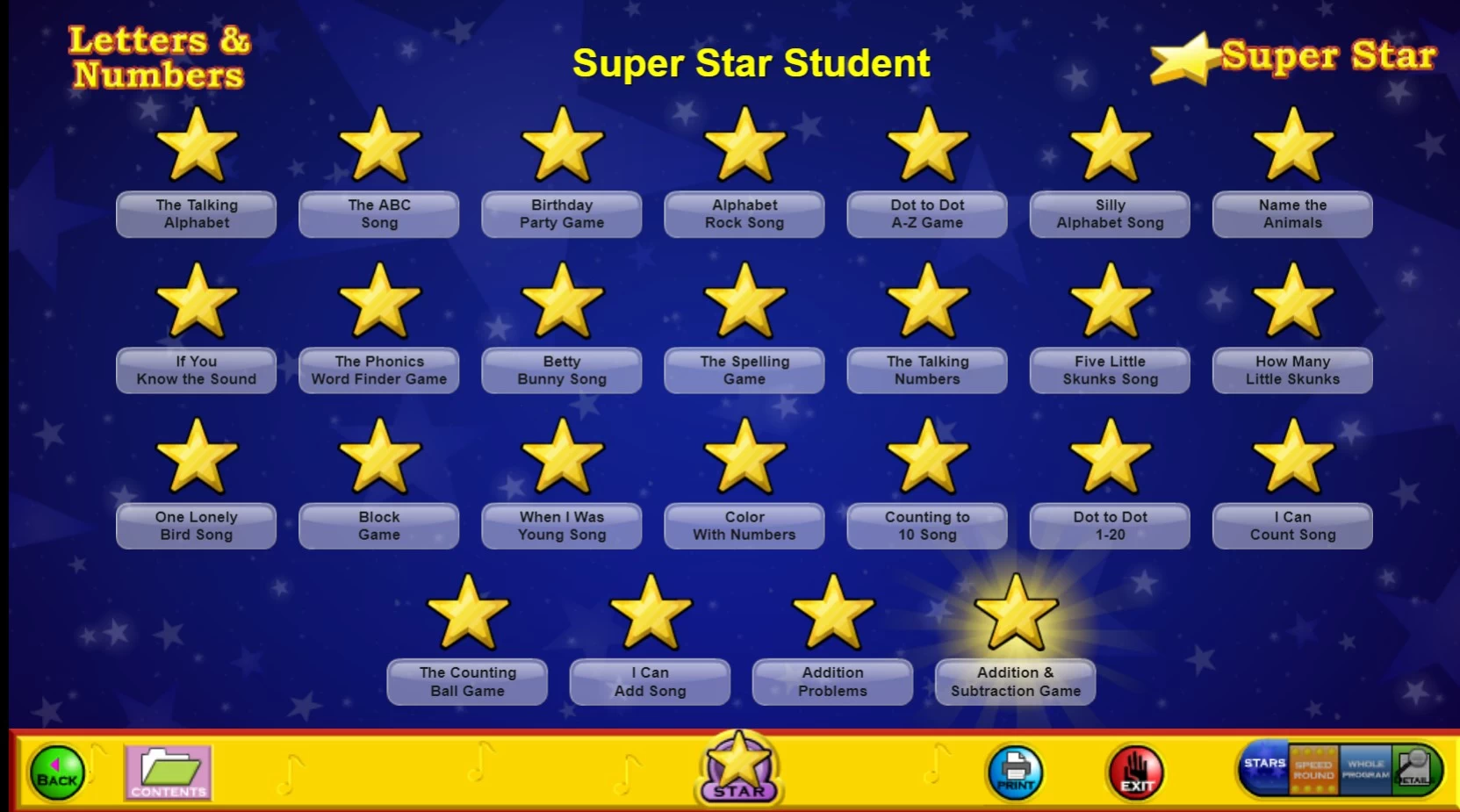Select The Counting Ball Game
The height and width of the screenshot is (812, 1460).
coord(467,682)
